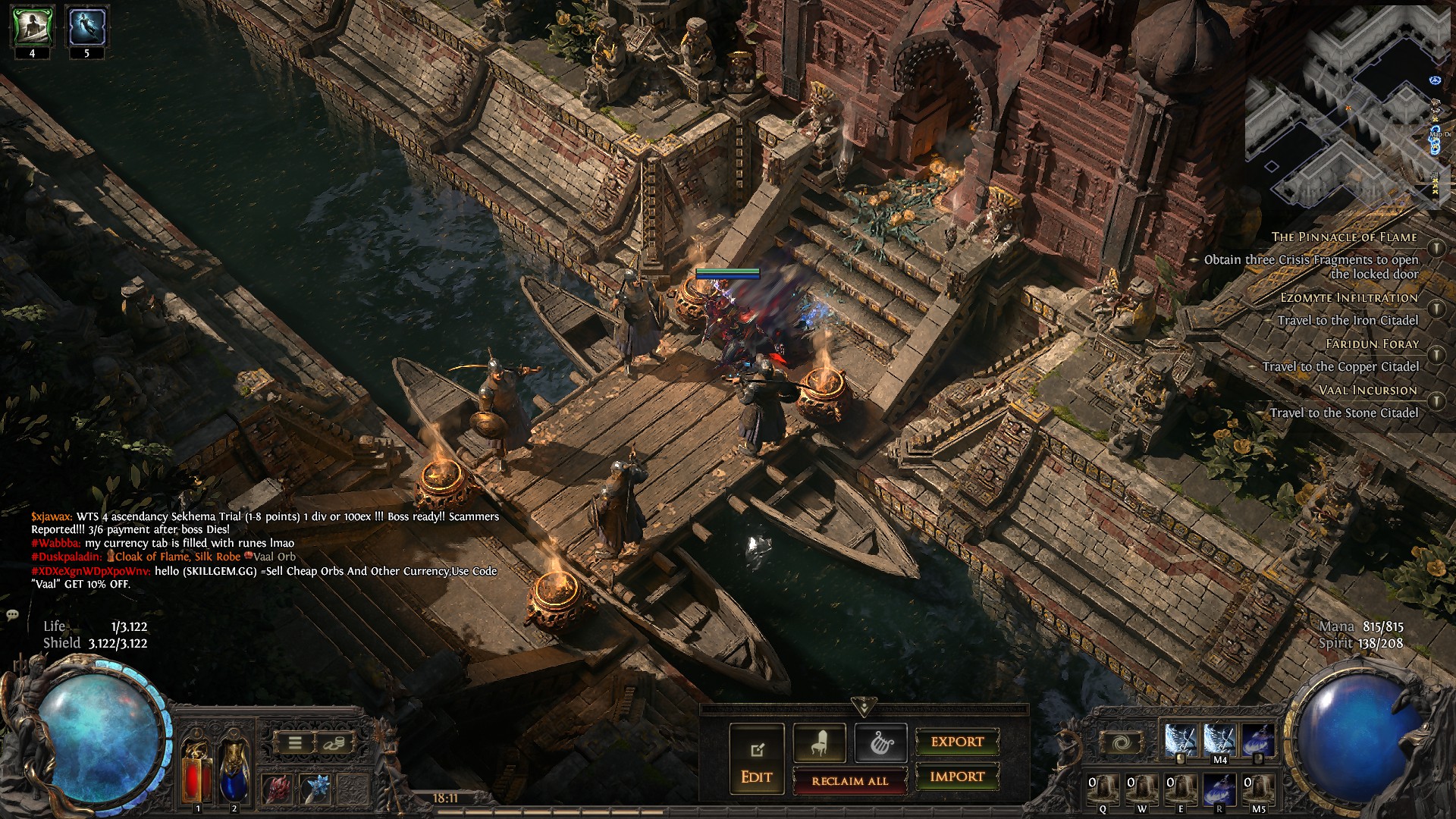This screenshot has width=1456, height=819.
Task: Toggle The Pinnacle of Flame quest pin
Action: click(x=1436, y=247)
